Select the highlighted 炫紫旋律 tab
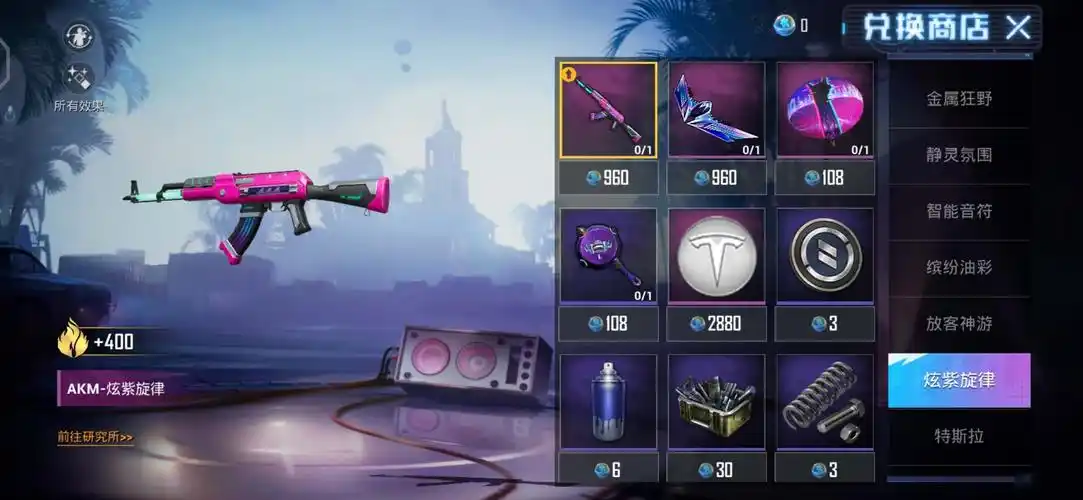The image size is (1083, 500). tap(959, 380)
